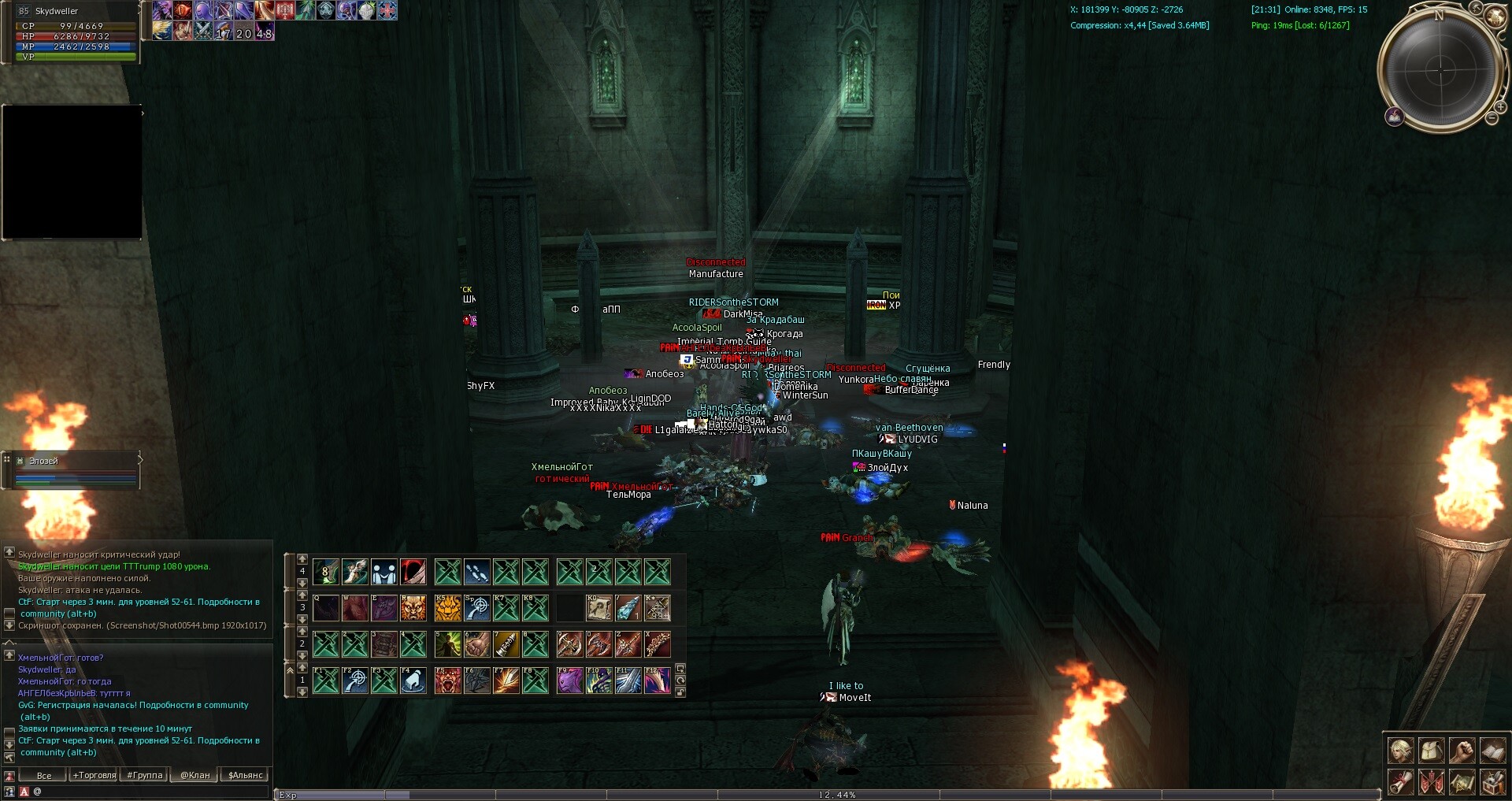
Task: Switch to the $Альянс chat tab
Action: pos(245,776)
